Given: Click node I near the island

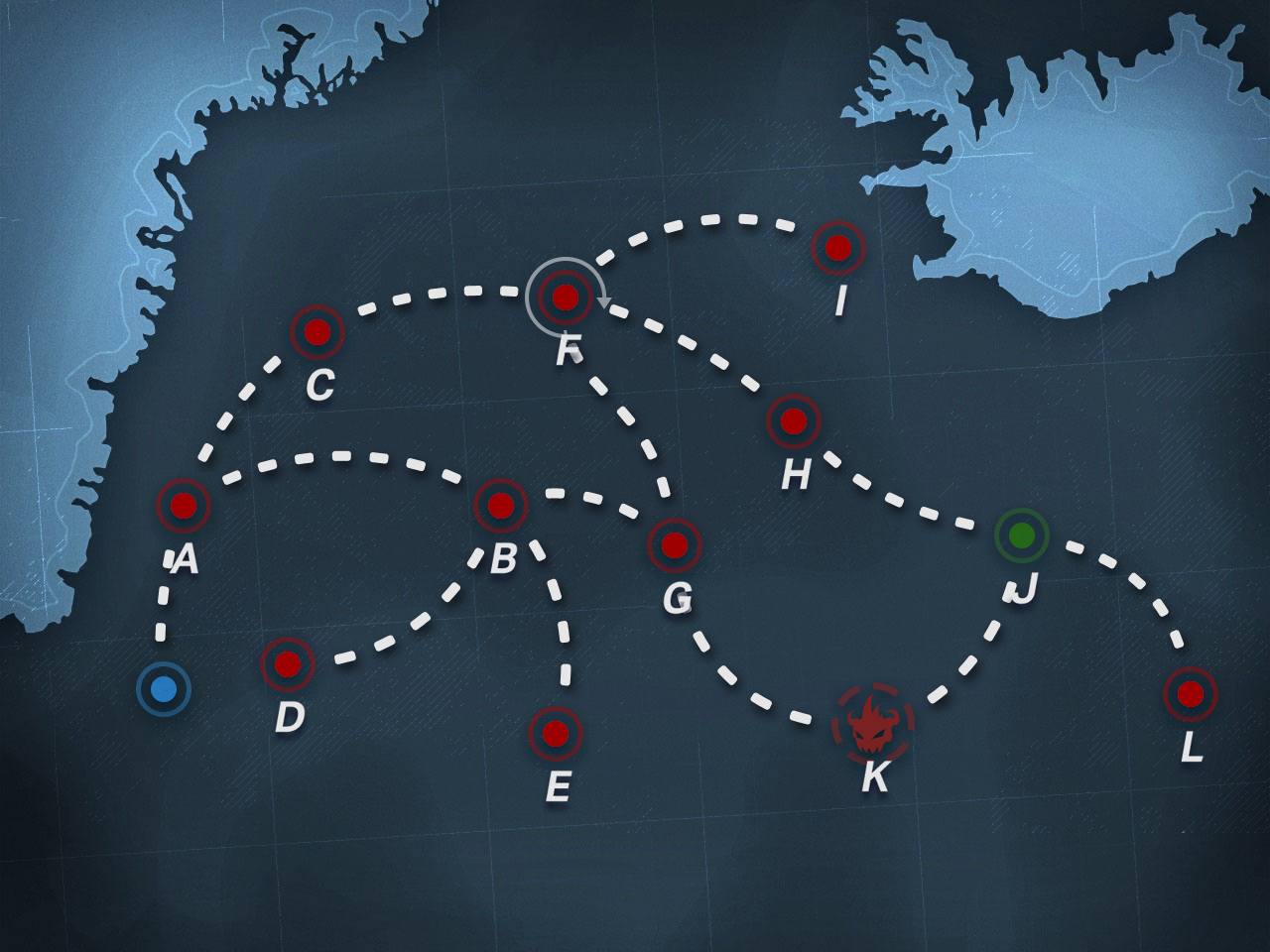Looking at the screenshot, I should pos(838,248).
